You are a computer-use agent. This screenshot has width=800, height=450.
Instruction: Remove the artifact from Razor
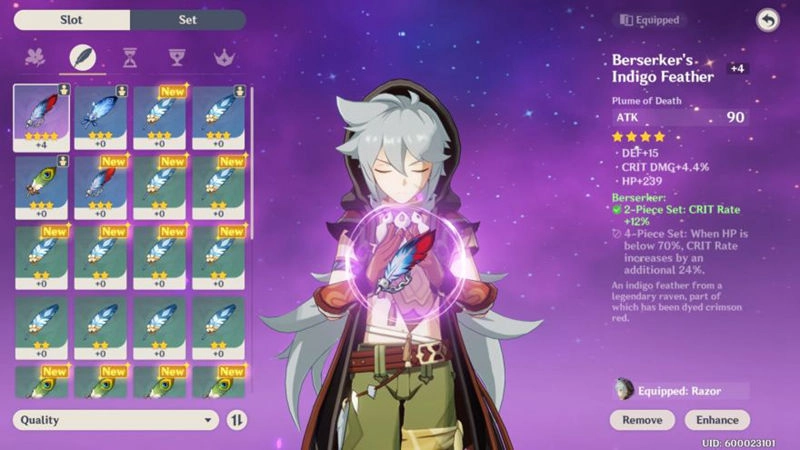pyautogui.click(x=642, y=420)
